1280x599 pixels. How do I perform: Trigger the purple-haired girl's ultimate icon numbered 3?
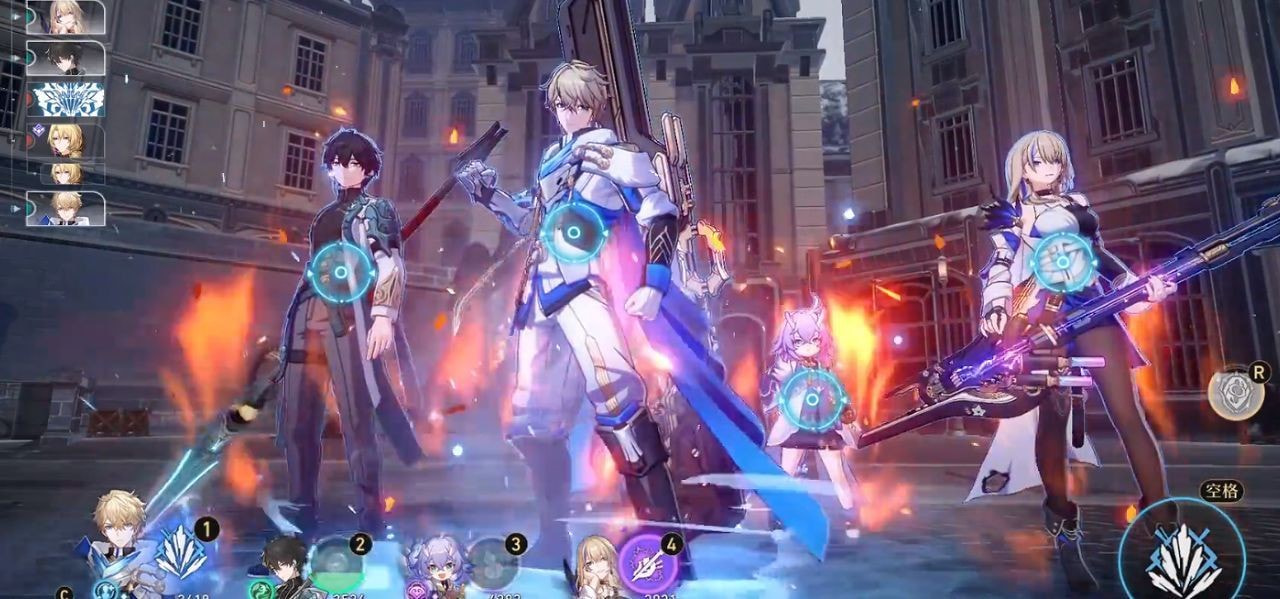click(491, 563)
